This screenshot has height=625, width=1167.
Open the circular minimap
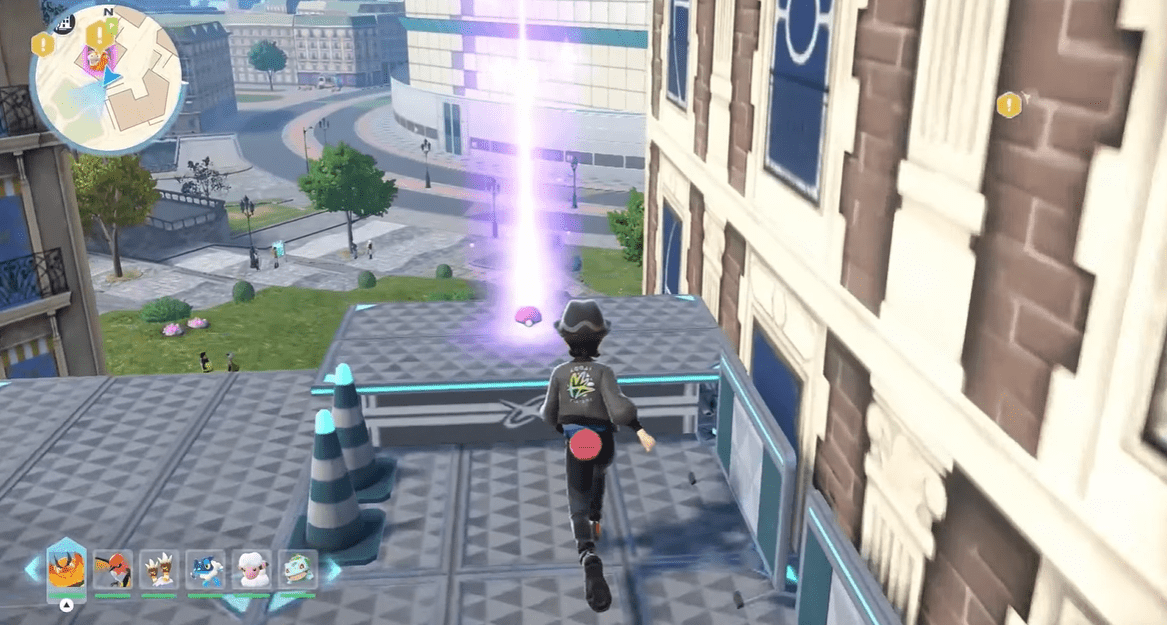coord(107,78)
